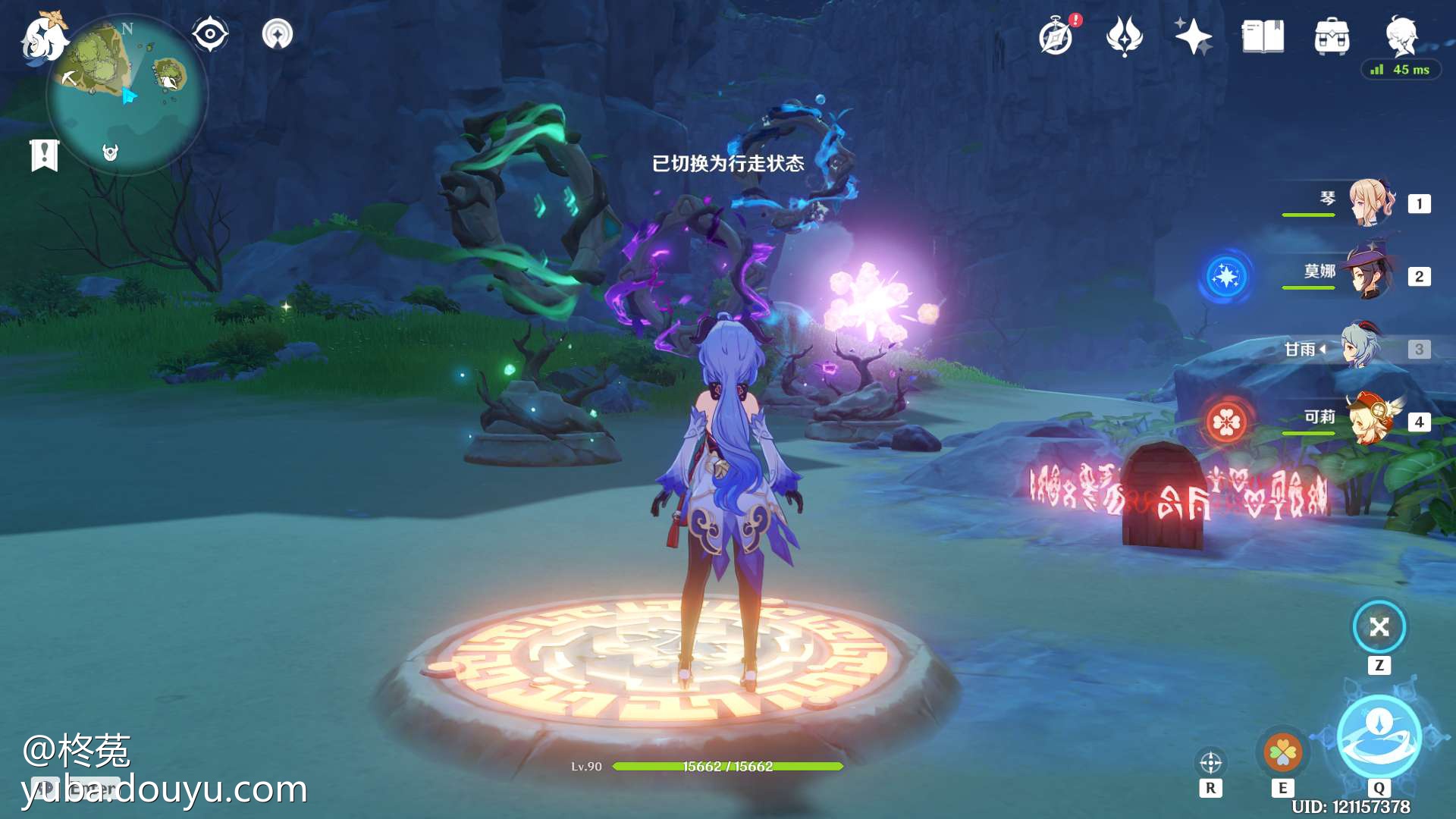Open the battle pass icon
1456x819 pixels.
(1124, 36)
